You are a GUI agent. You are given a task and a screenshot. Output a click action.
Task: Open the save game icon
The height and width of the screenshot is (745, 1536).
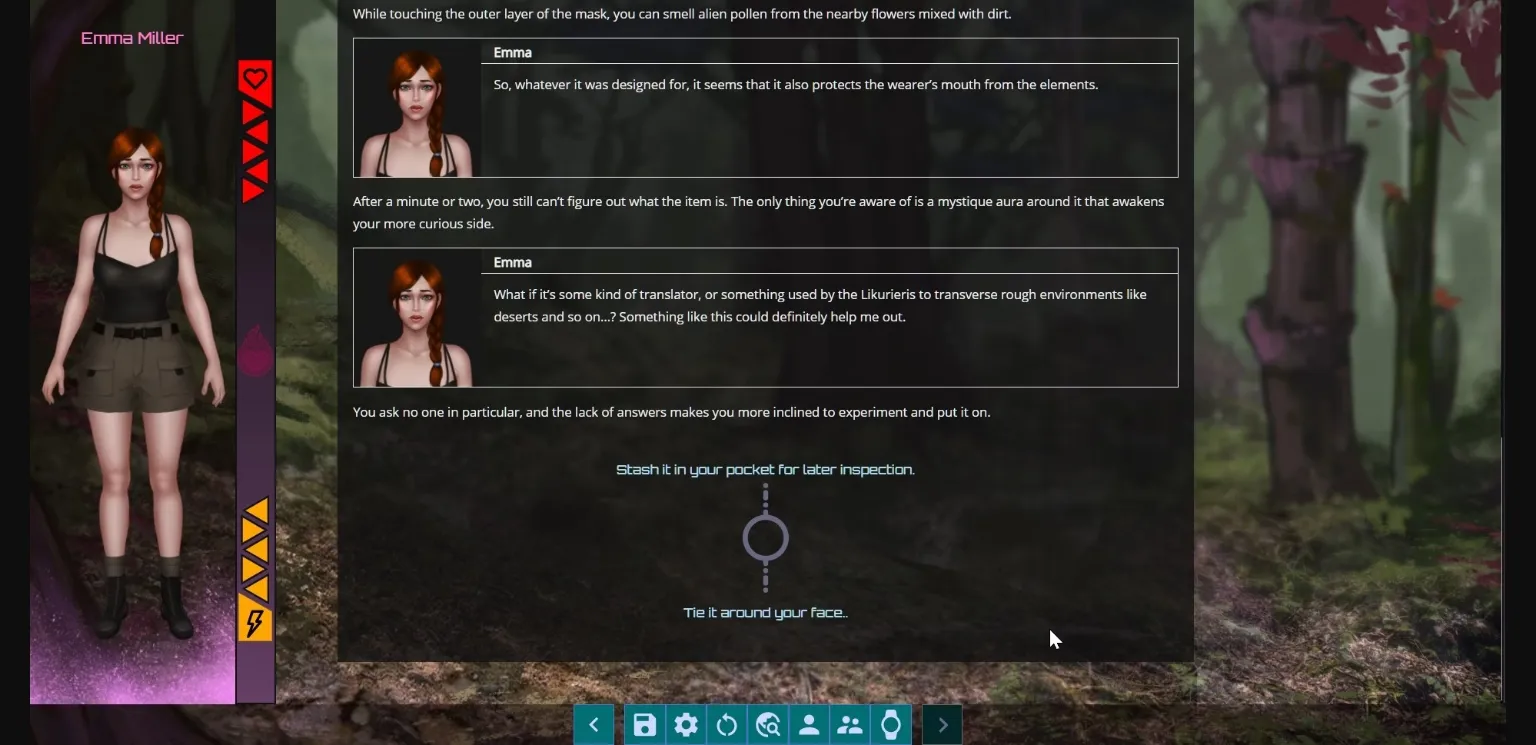[x=644, y=724]
